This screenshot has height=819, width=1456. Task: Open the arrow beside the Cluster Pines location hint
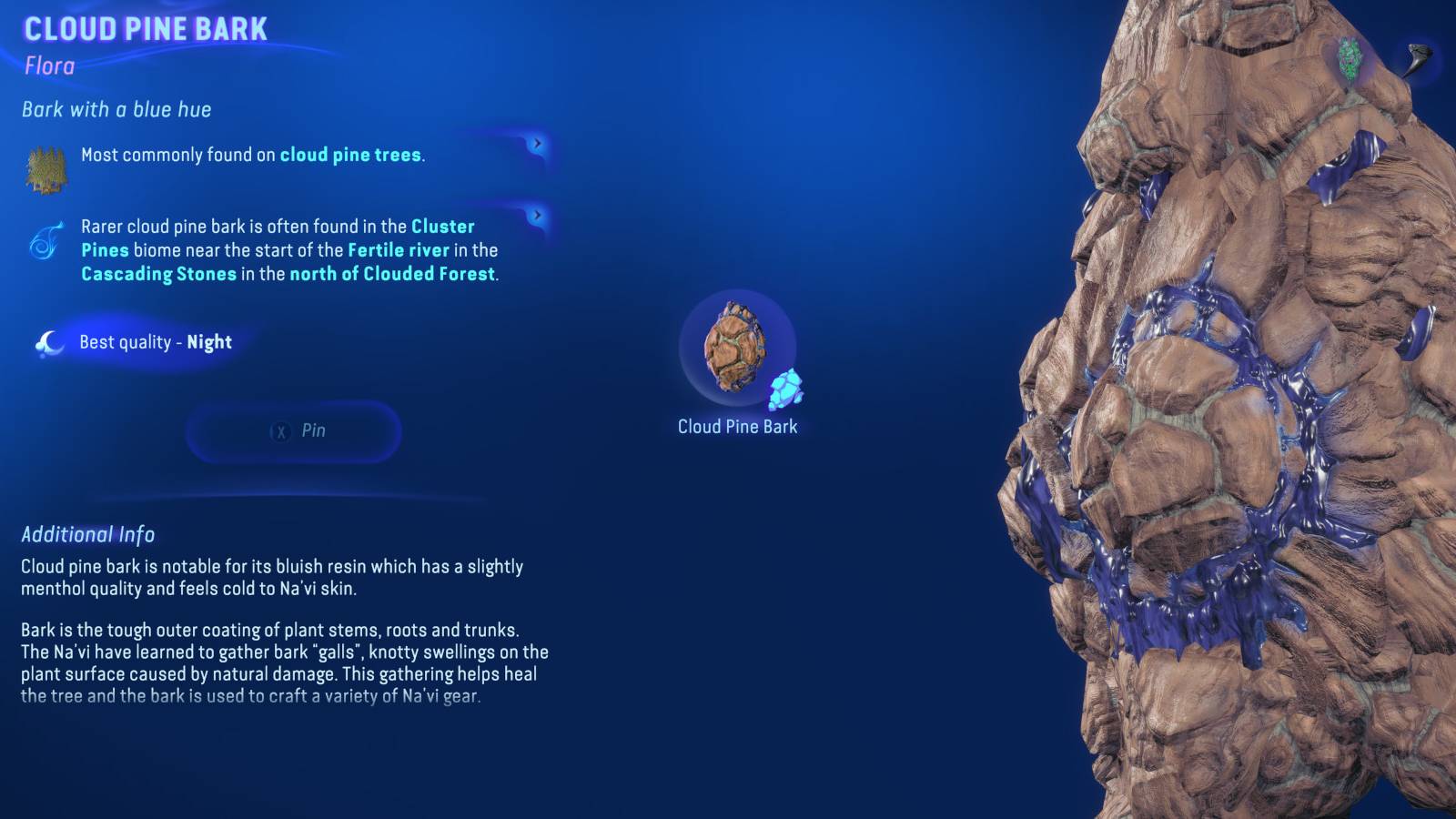click(539, 217)
